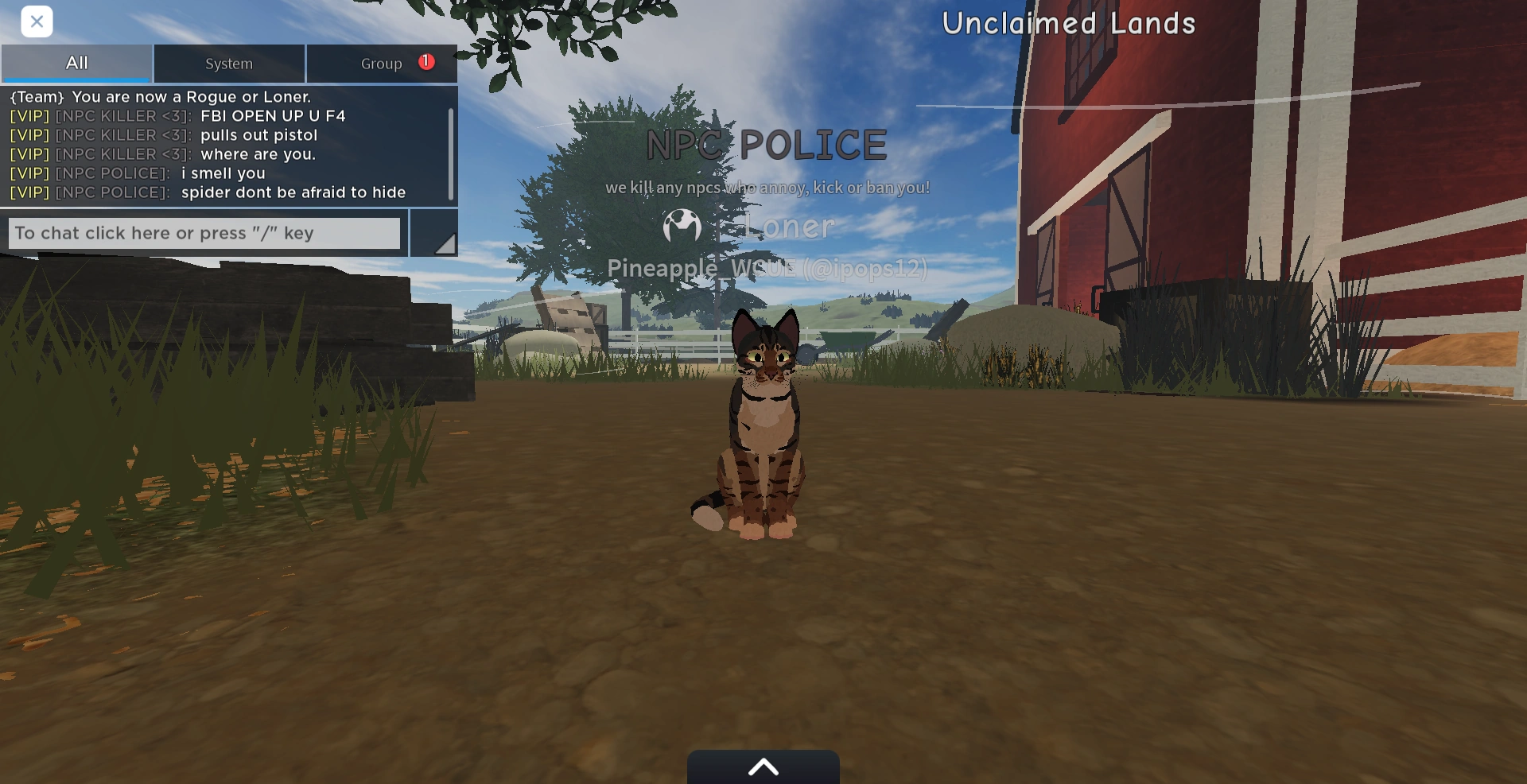The image size is (1527, 784).
Task: Click the NPC POLICE nameplate title
Action: tap(767, 145)
